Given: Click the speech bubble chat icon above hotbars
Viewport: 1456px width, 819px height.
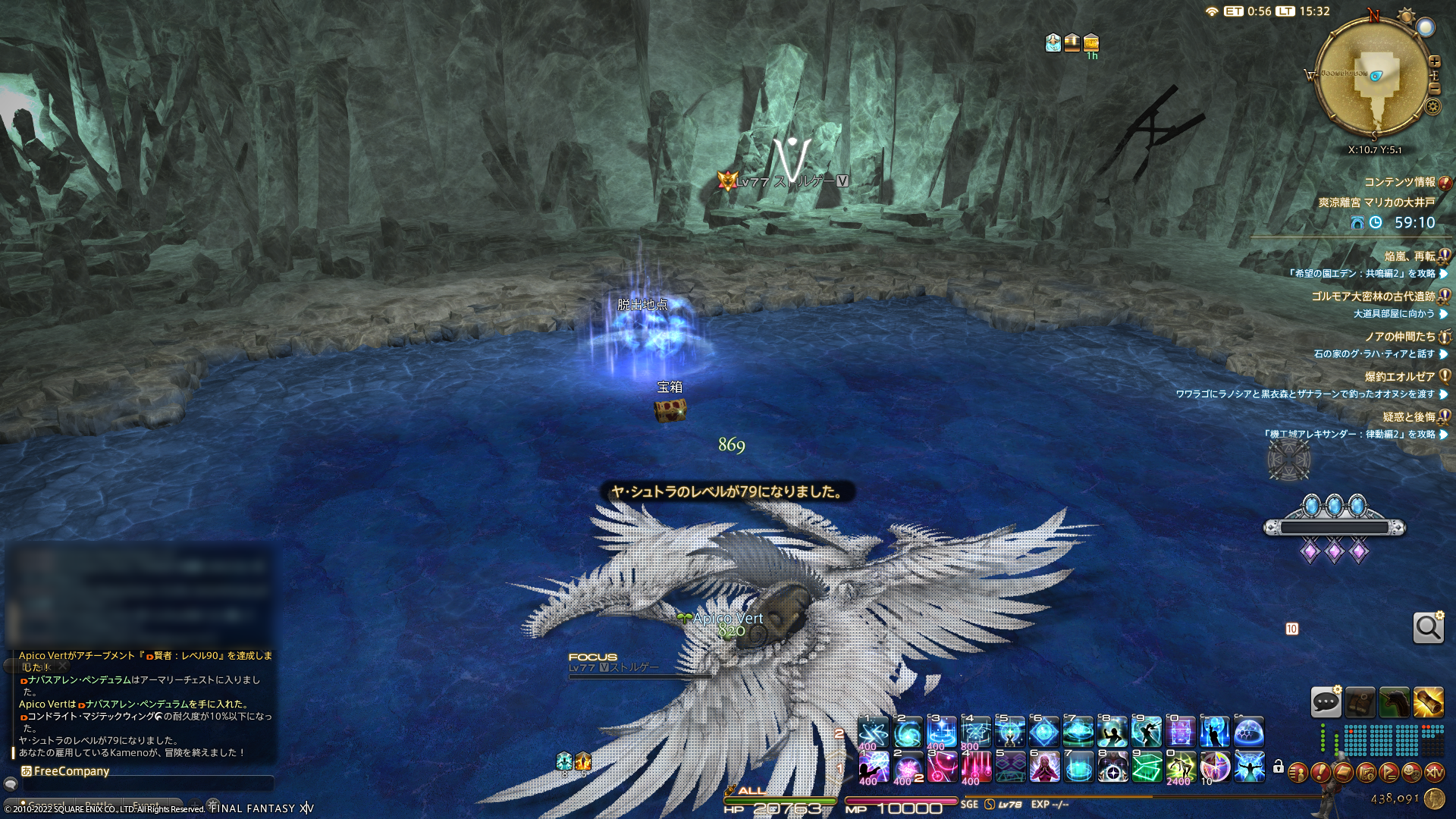Looking at the screenshot, I should coord(1326,702).
